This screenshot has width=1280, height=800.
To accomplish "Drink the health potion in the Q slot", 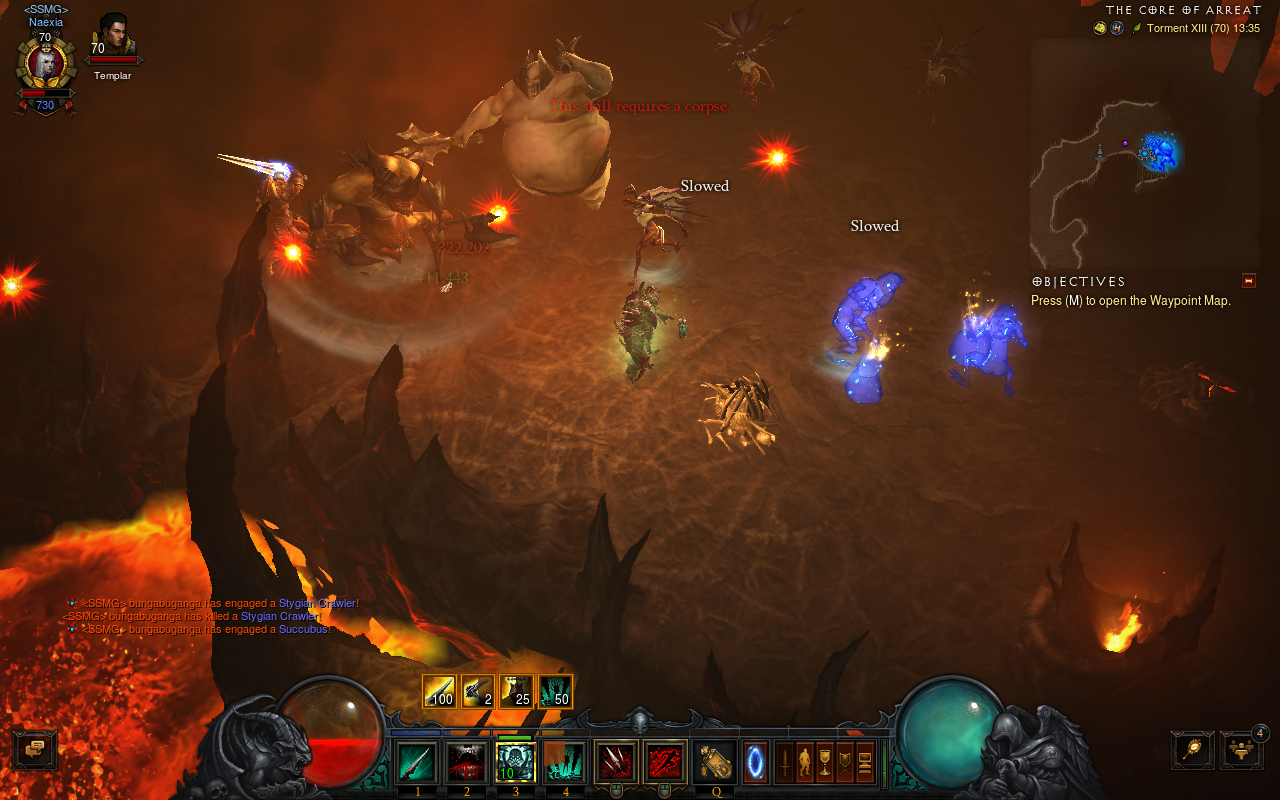I will coord(715,762).
